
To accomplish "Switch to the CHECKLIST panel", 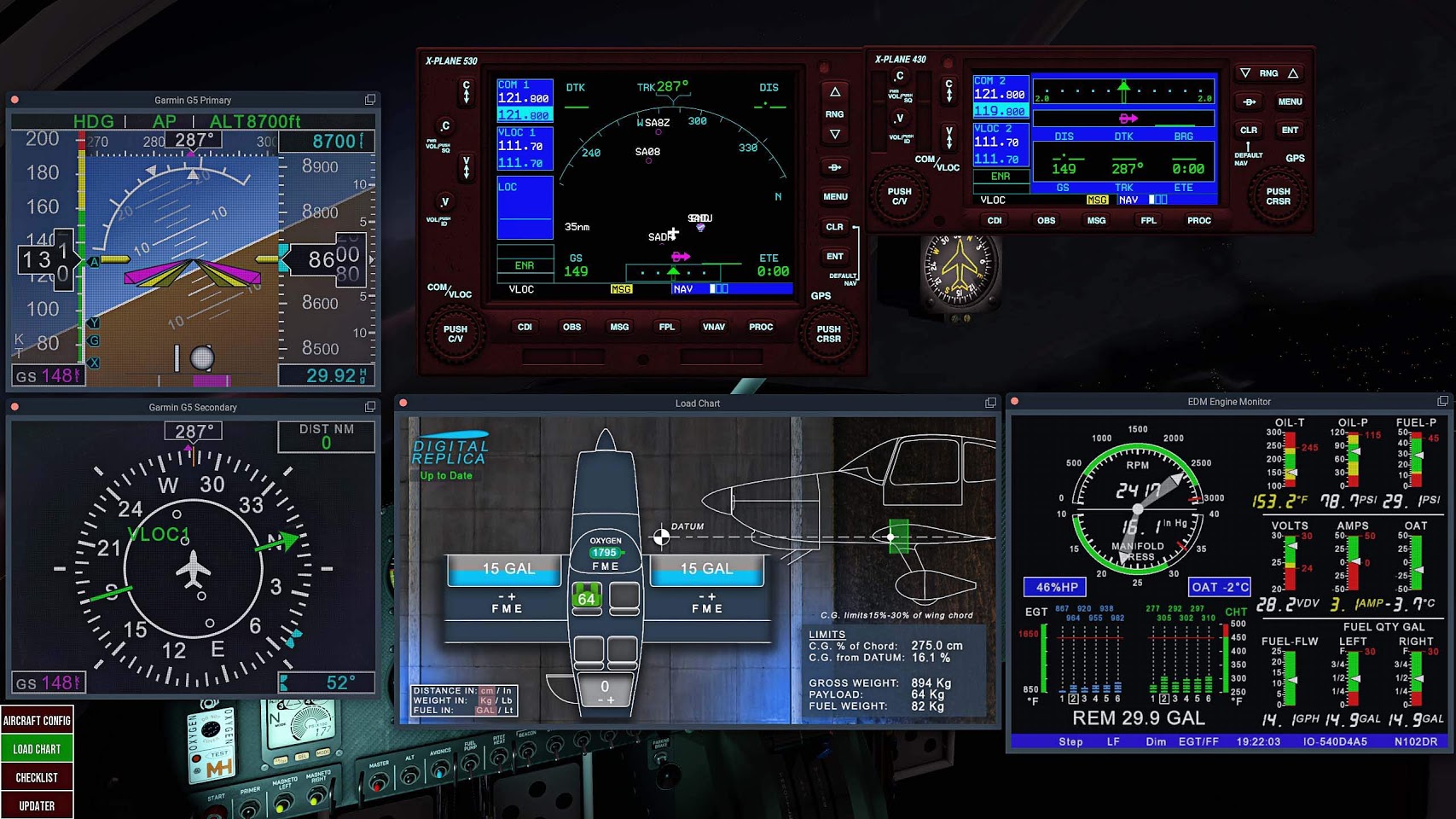I will [x=37, y=776].
